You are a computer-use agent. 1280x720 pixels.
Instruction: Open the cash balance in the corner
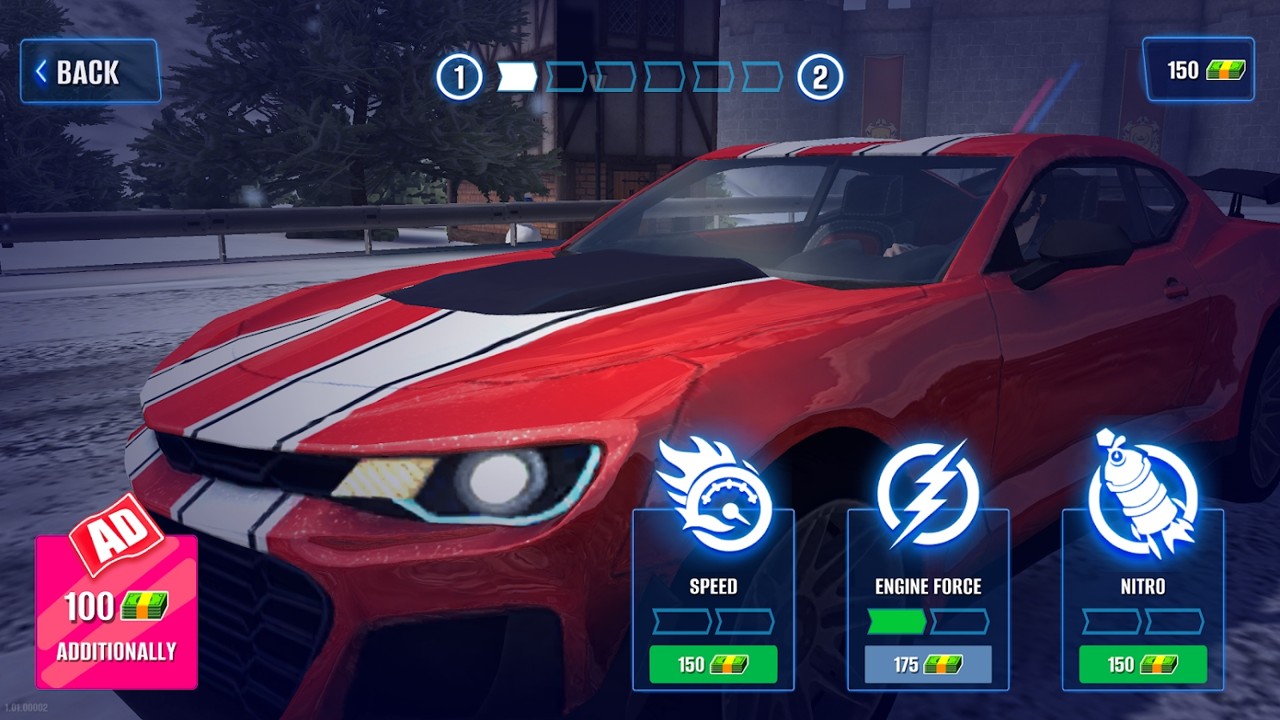tap(1198, 70)
